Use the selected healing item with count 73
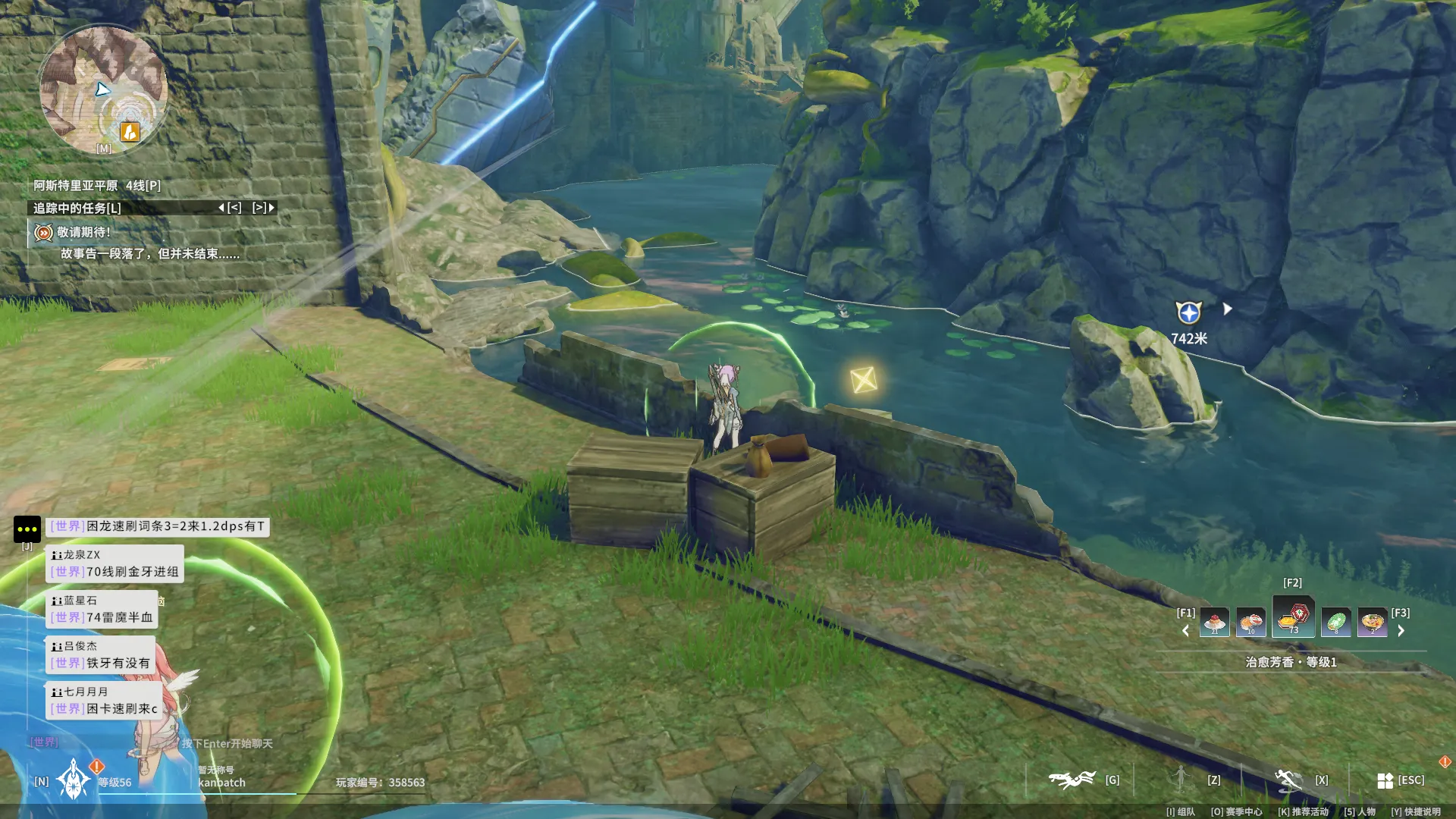 [1293, 617]
